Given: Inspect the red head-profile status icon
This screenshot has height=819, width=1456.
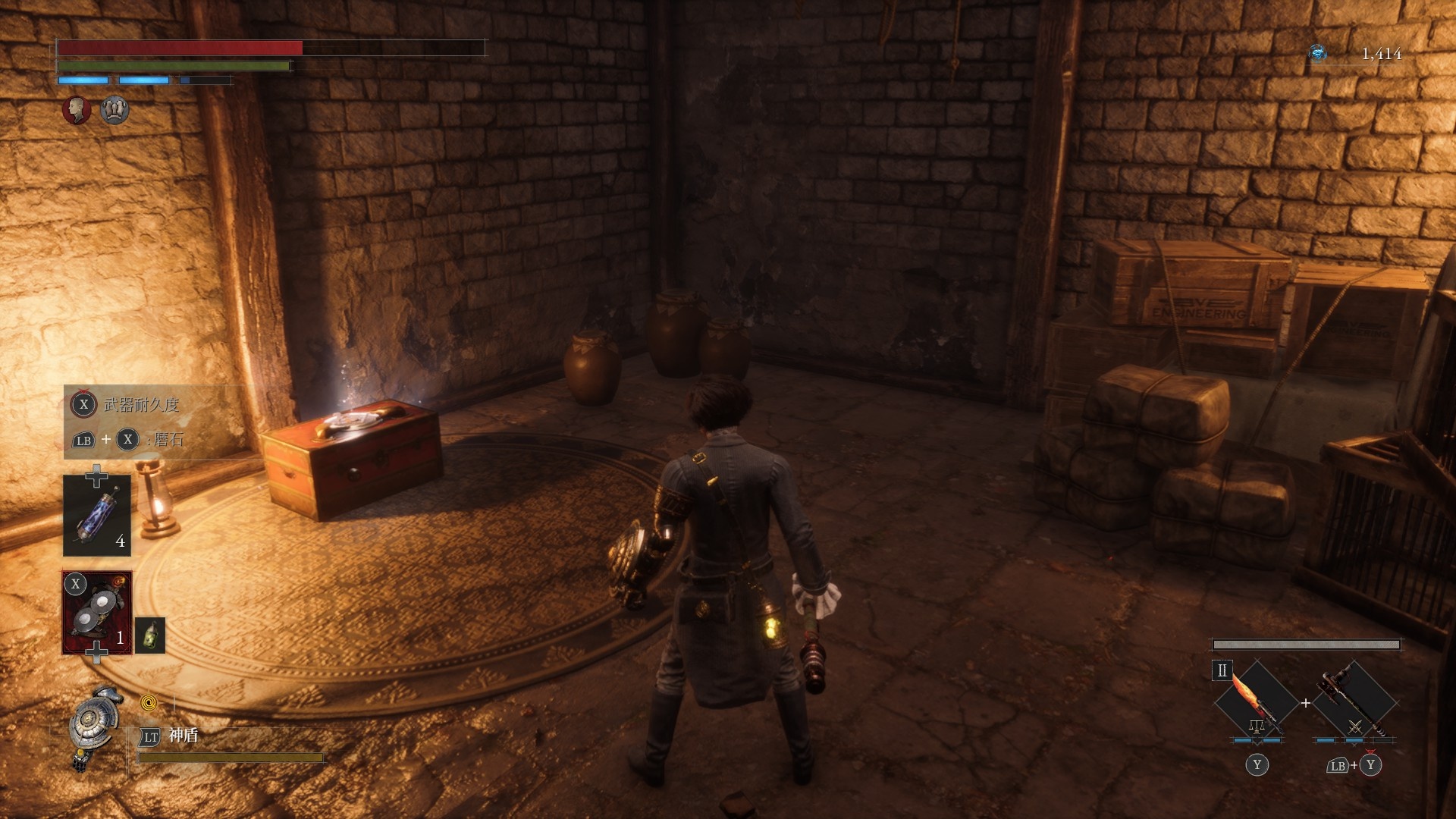Looking at the screenshot, I should click(77, 110).
